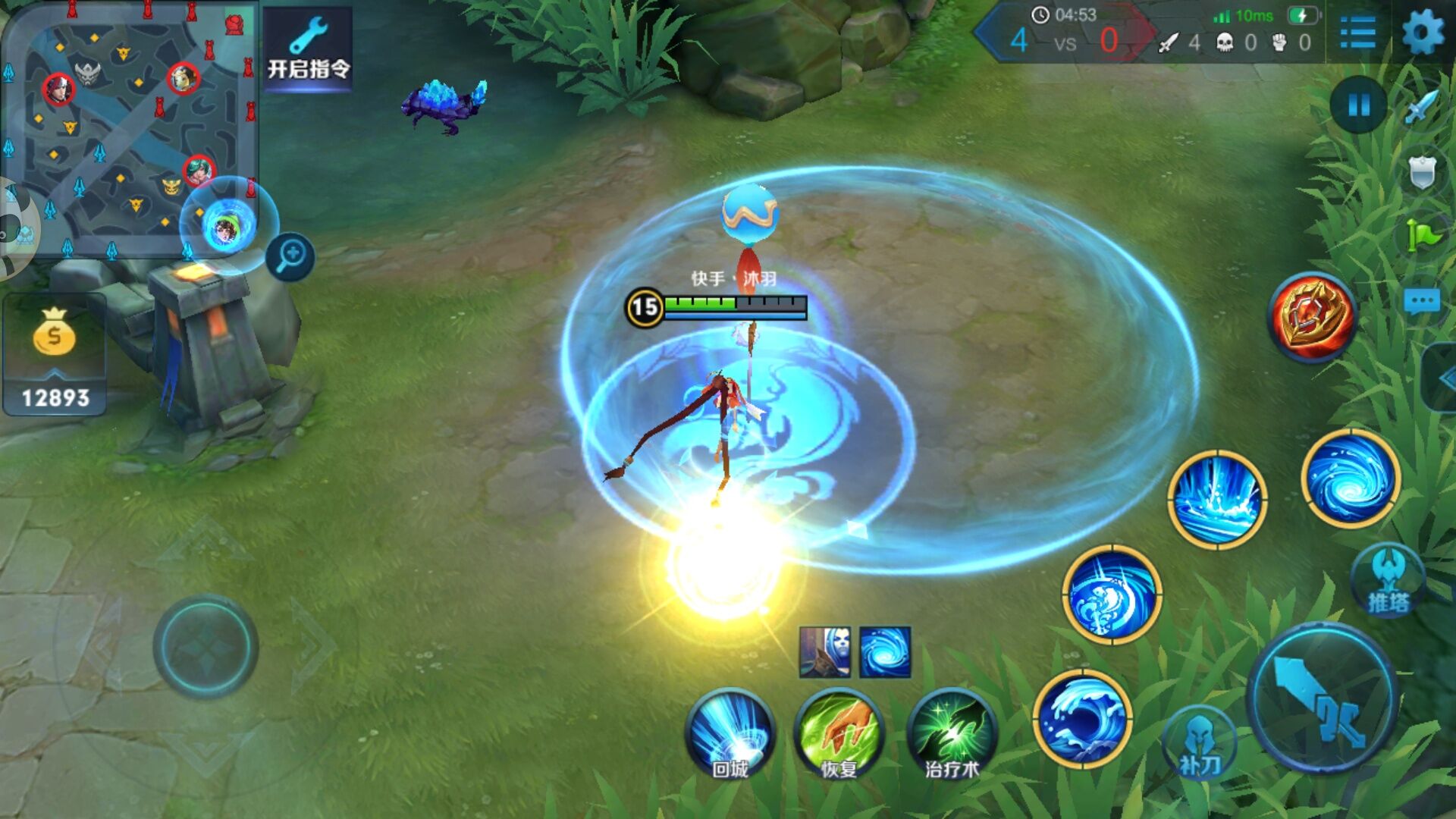Activate the red-gold equipment item
The height and width of the screenshot is (819, 1456).
(x=1312, y=315)
